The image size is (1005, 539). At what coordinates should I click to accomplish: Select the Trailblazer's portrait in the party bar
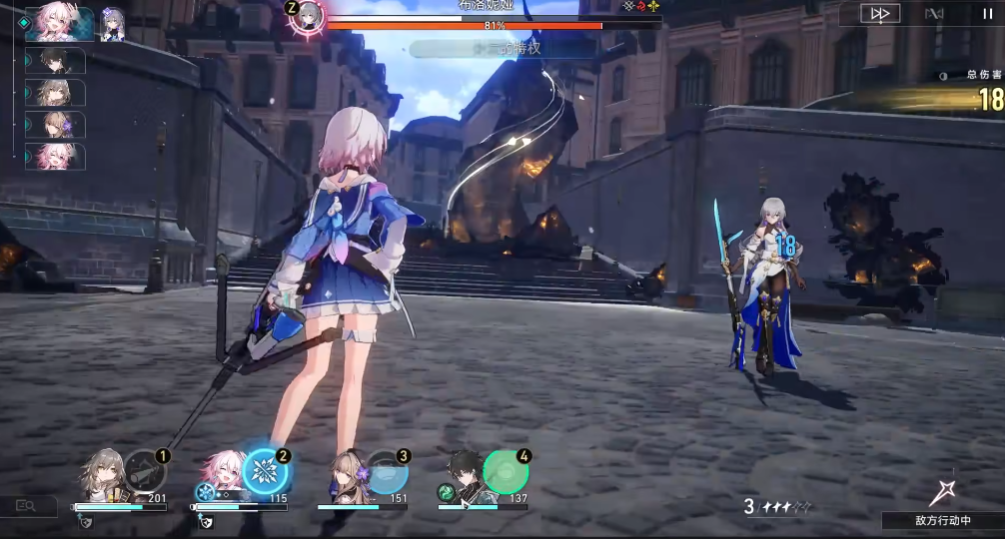click(x=103, y=475)
